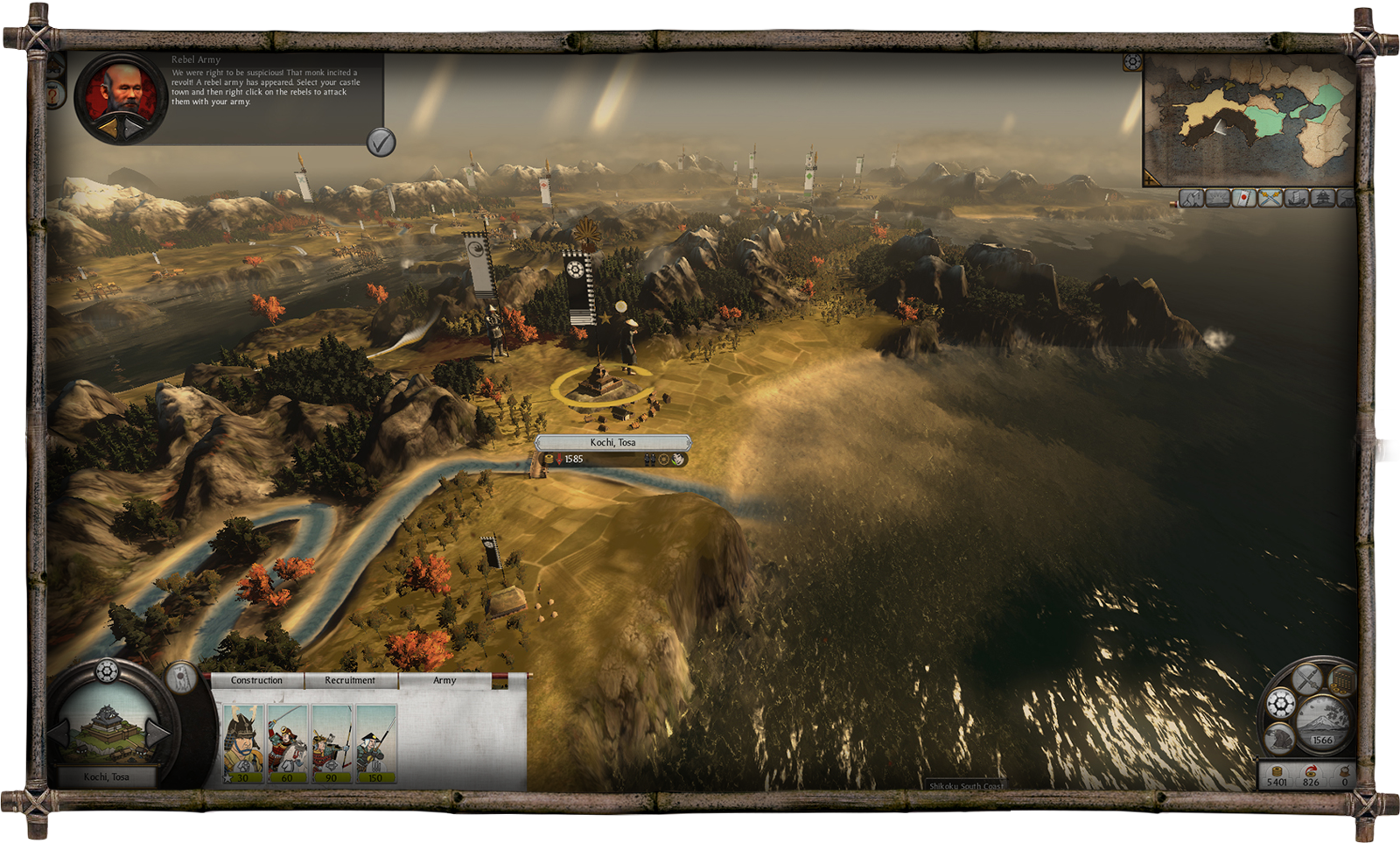Cycle to the next settlement with right arrow

(x=157, y=733)
